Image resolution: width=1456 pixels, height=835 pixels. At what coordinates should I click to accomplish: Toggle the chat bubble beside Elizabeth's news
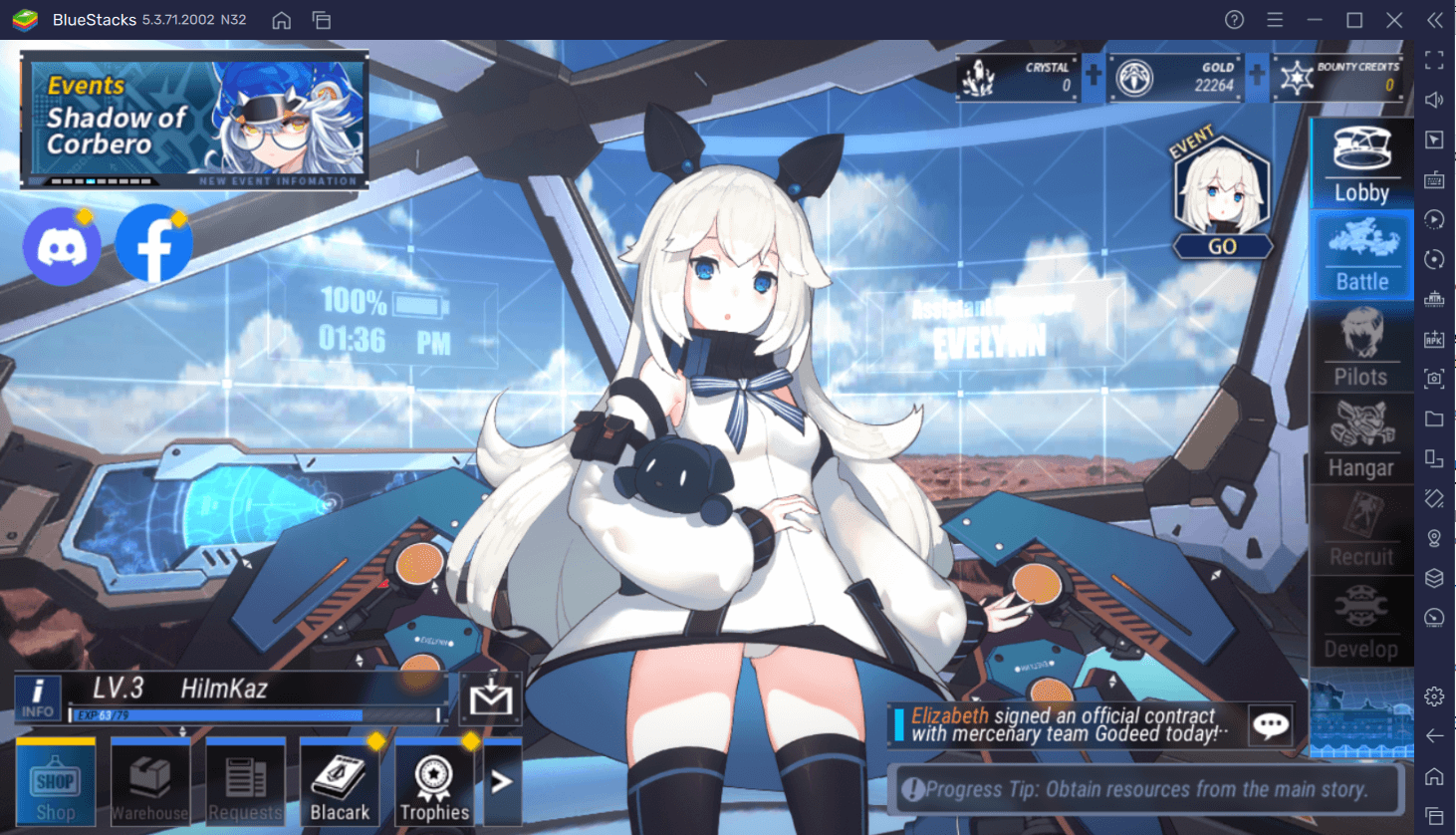click(x=1272, y=726)
